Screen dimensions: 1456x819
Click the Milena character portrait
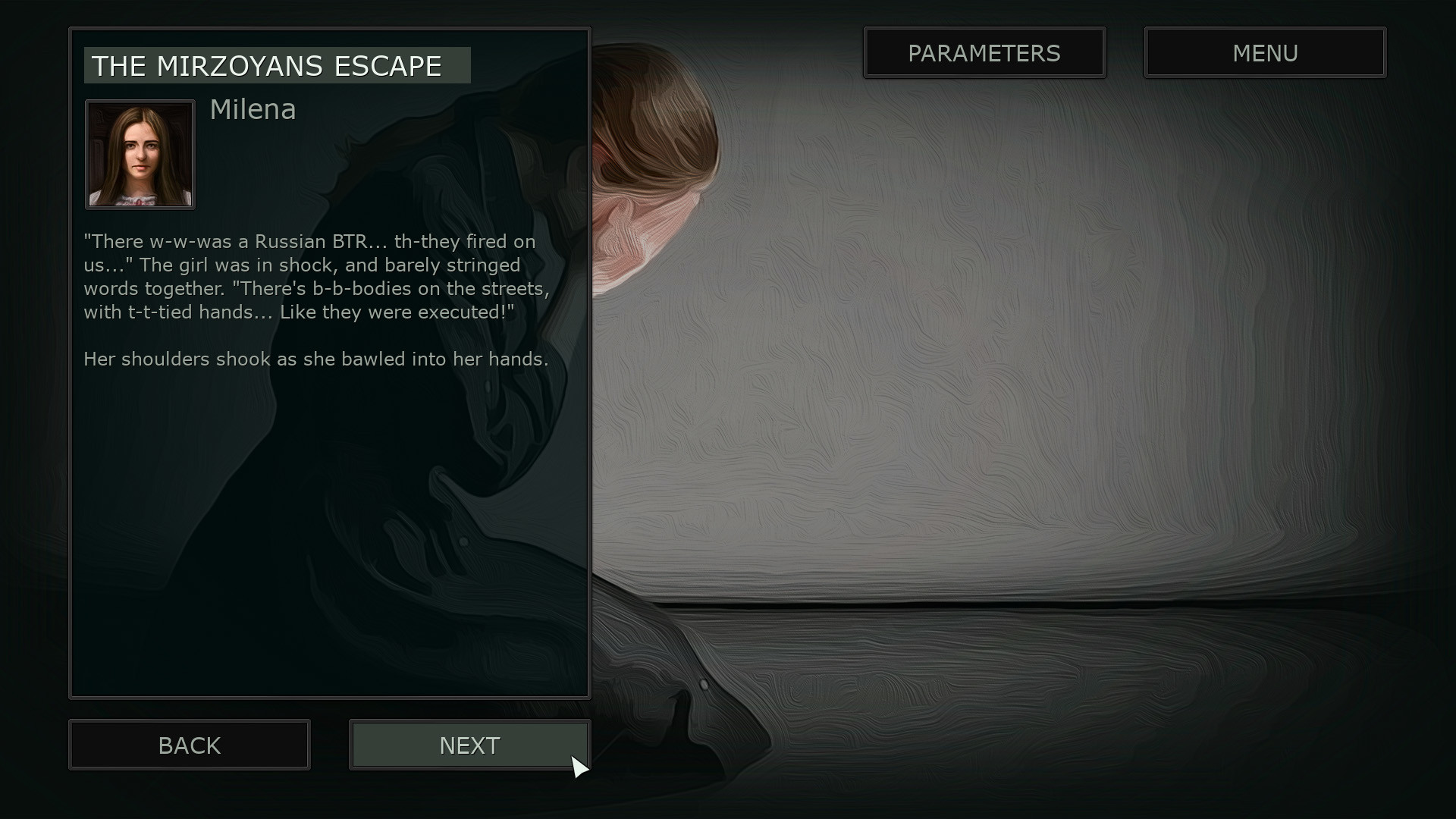(x=140, y=154)
